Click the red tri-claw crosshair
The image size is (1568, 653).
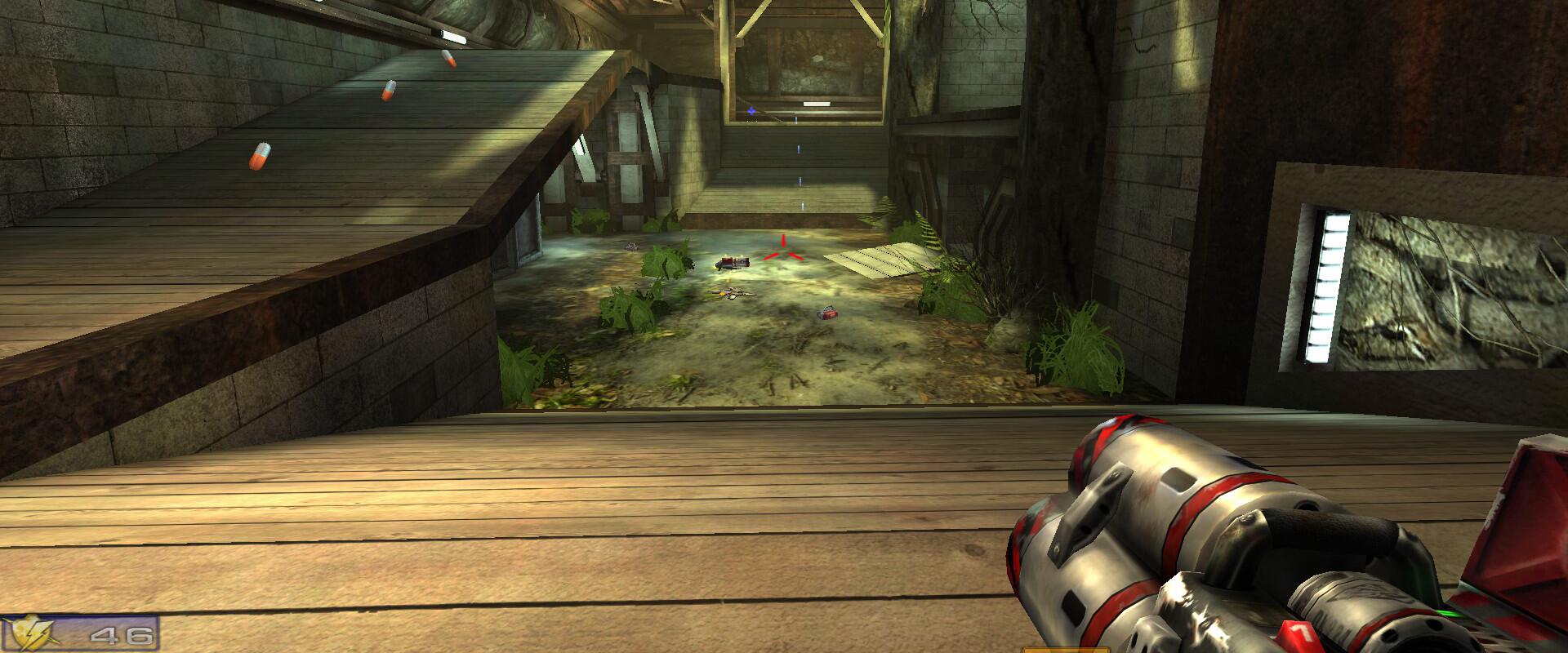(x=782, y=251)
